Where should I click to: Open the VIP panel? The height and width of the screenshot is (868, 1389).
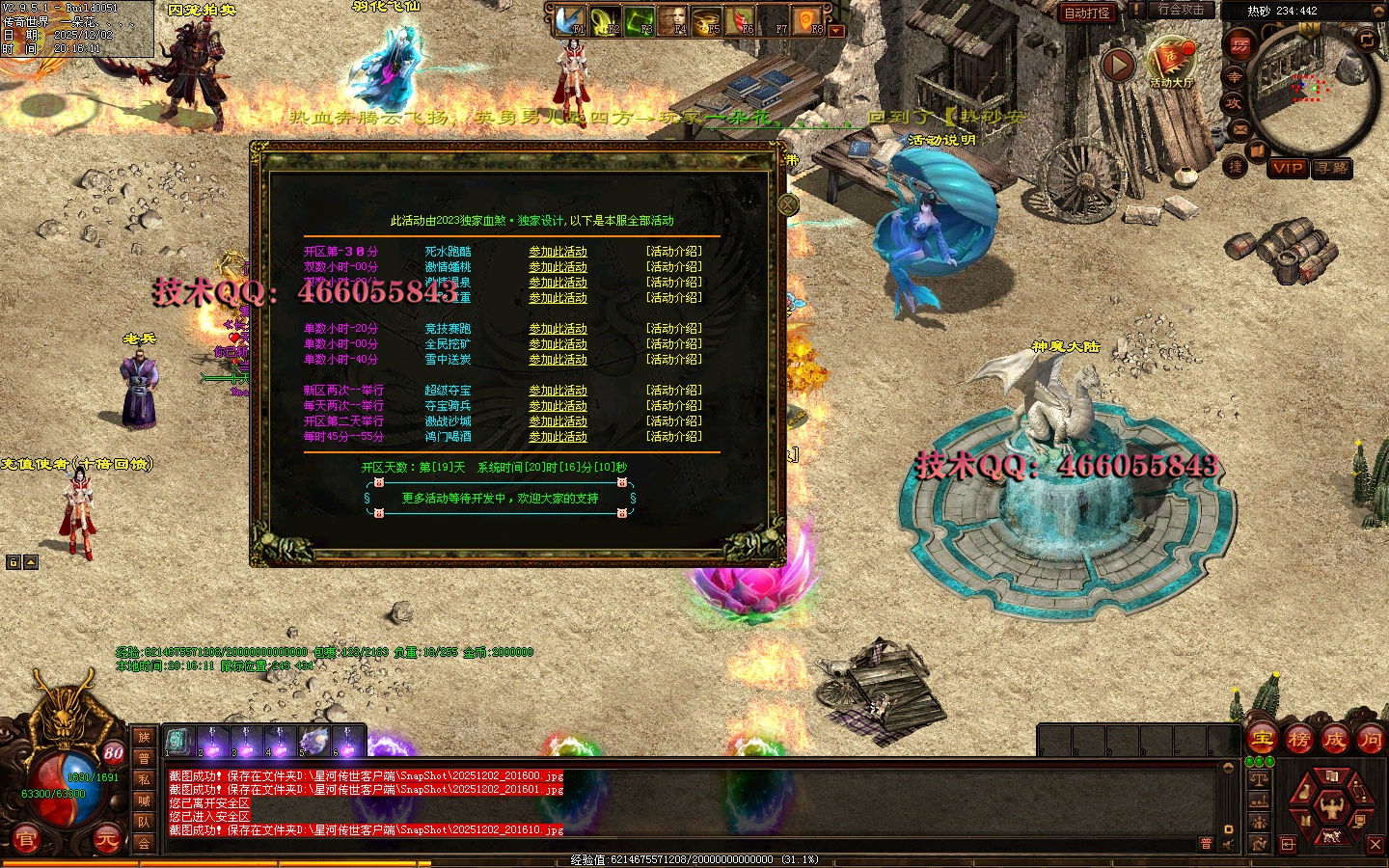[1288, 168]
